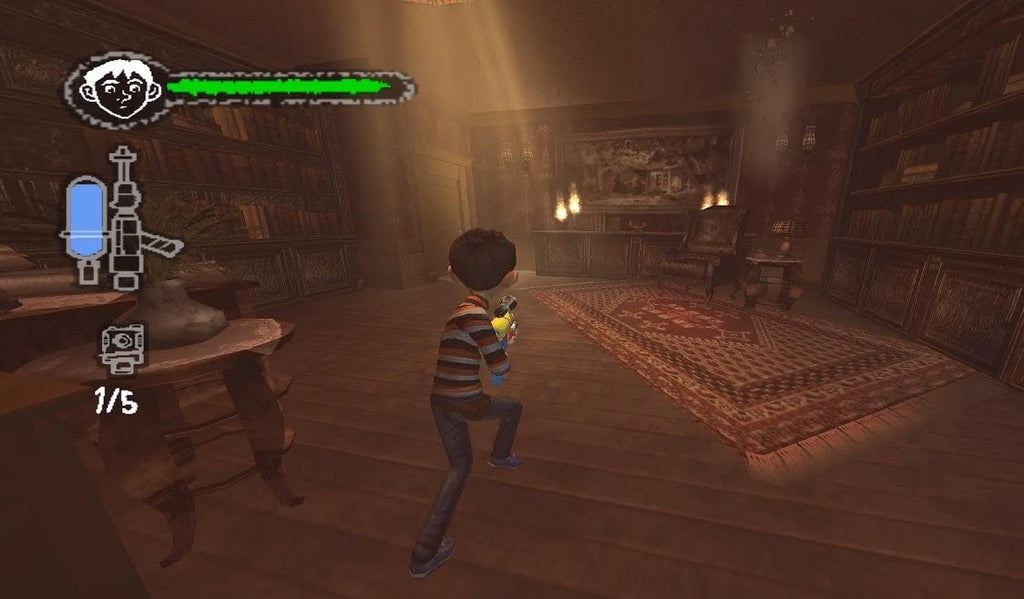Click the boy's face portrait icon
The image size is (1024, 599).
click(x=119, y=90)
